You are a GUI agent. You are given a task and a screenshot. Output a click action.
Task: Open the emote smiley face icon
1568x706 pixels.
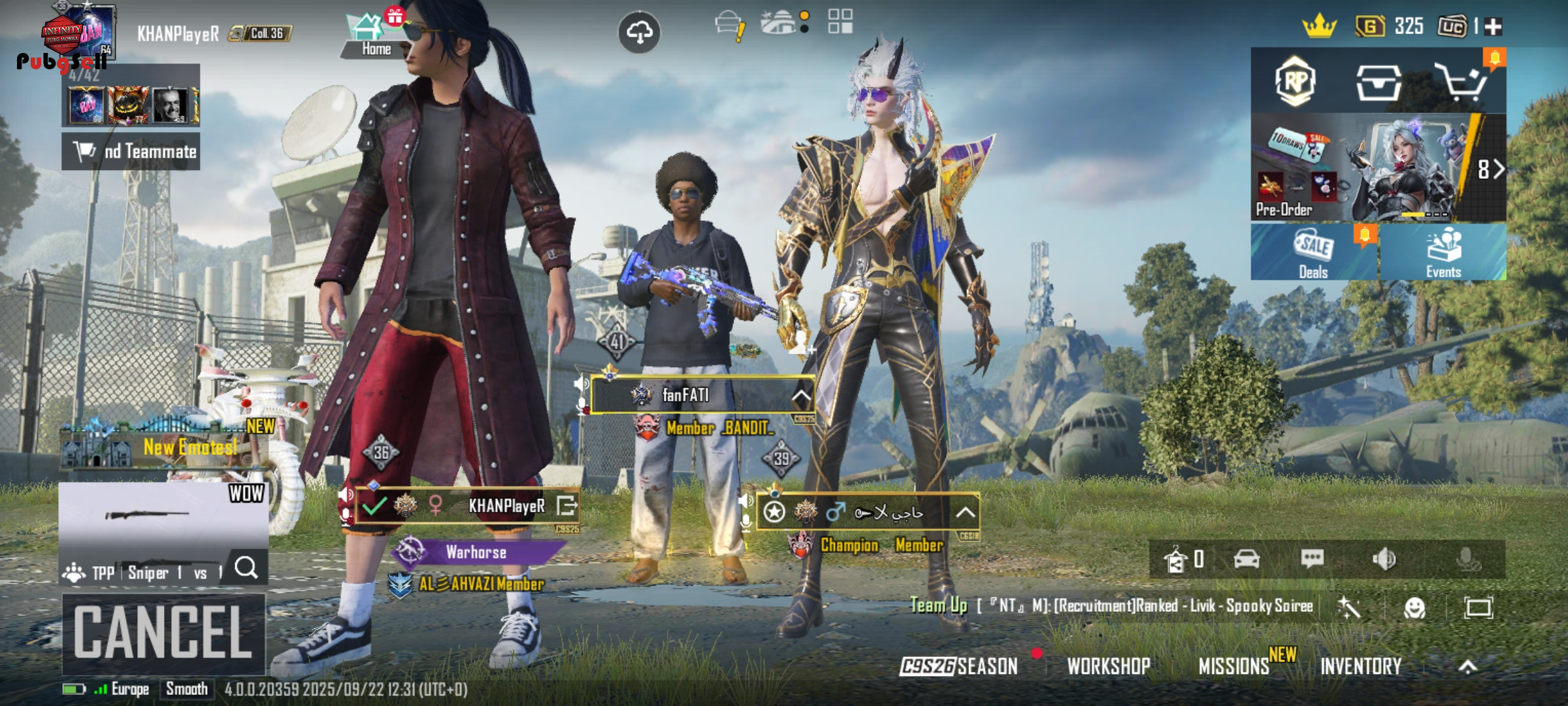1414,608
